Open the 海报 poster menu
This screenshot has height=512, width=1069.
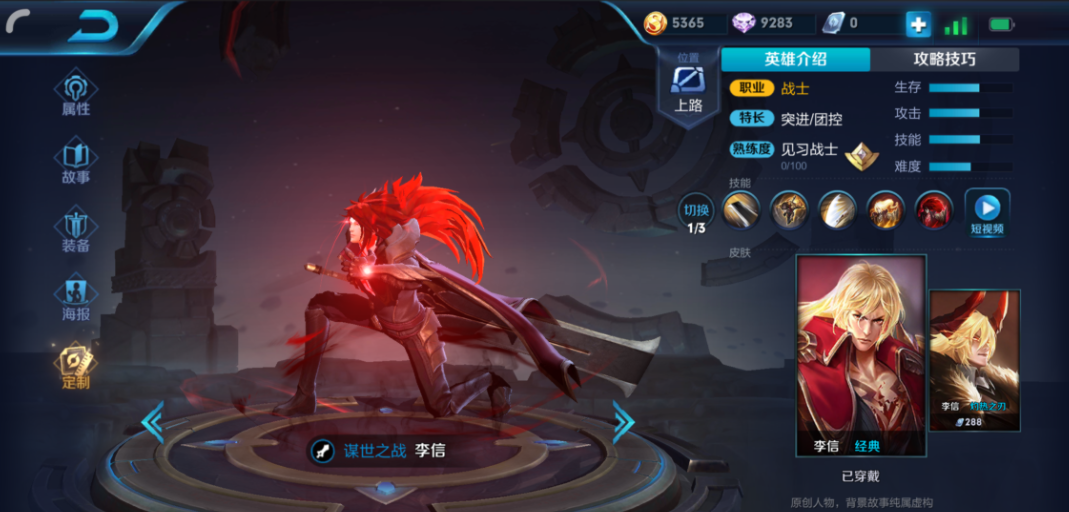coord(76,300)
